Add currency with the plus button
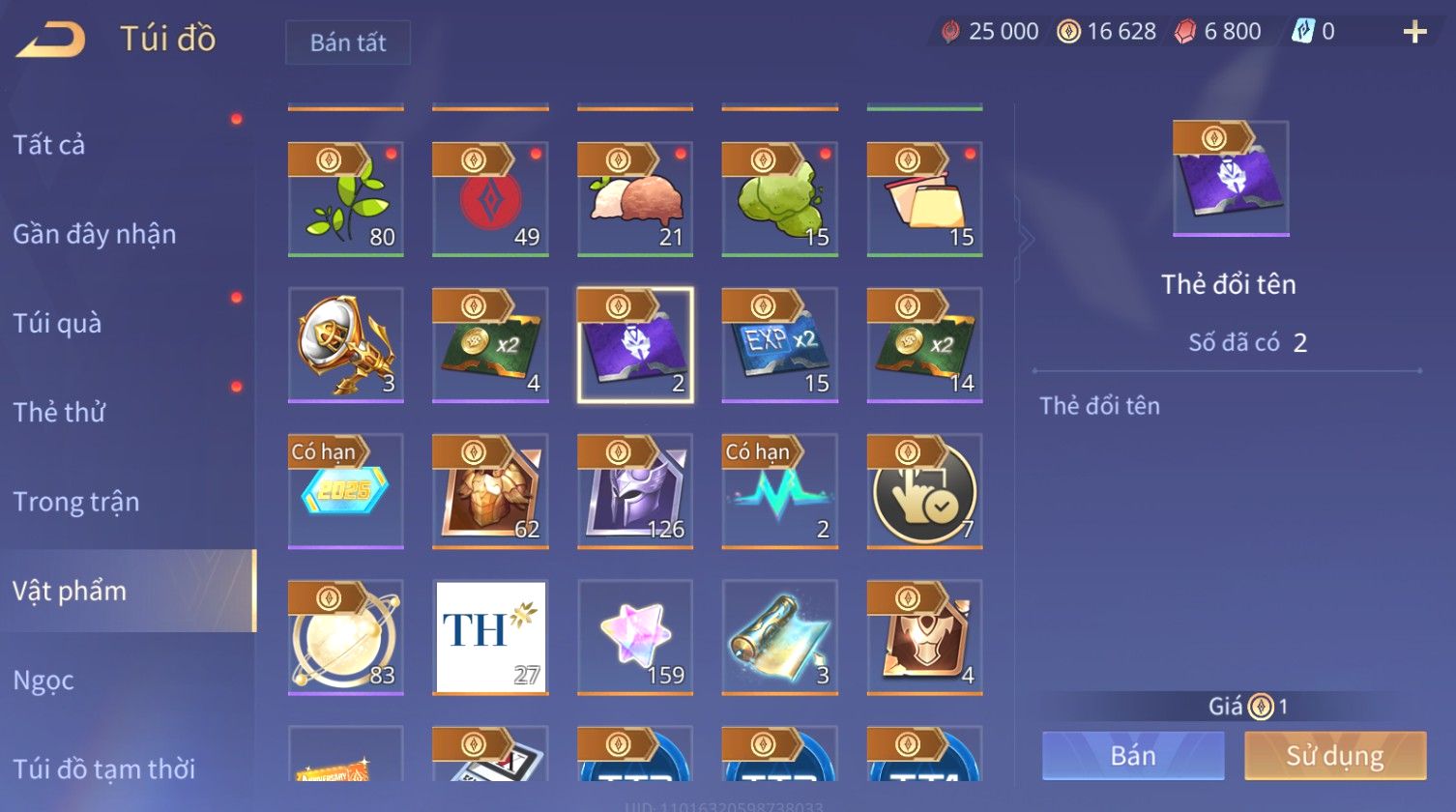Image resolution: width=1456 pixels, height=812 pixels. pyautogui.click(x=1414, y=33)
